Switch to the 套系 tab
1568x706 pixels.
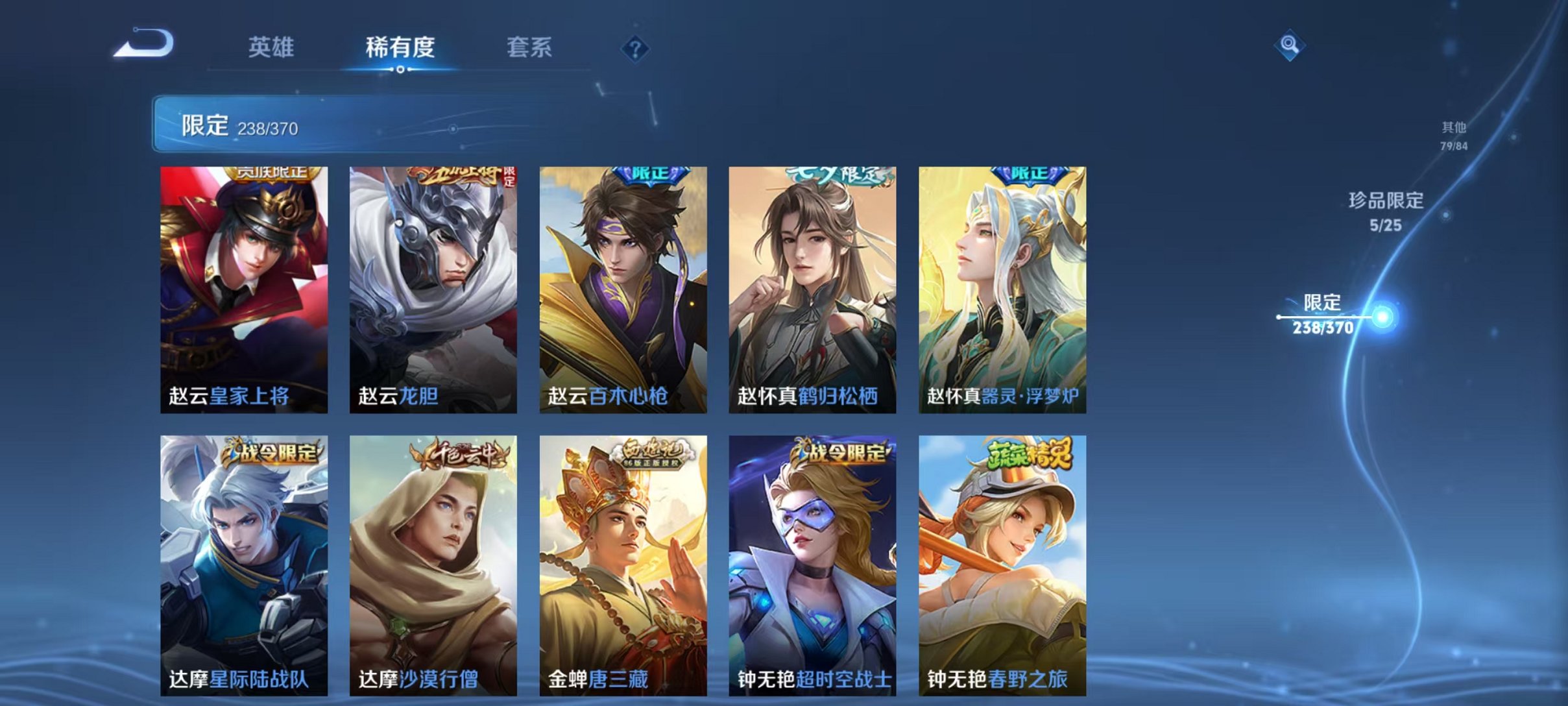(x=530, y=47)
